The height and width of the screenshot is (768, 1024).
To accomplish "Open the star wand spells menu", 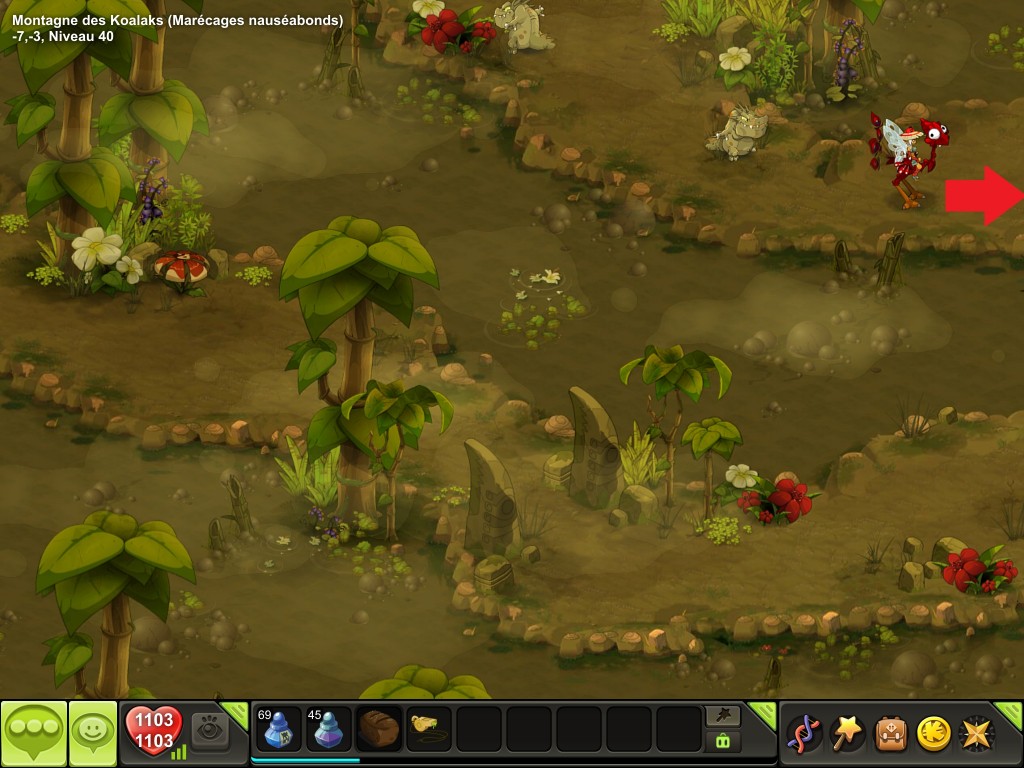I will pos(847,733).
